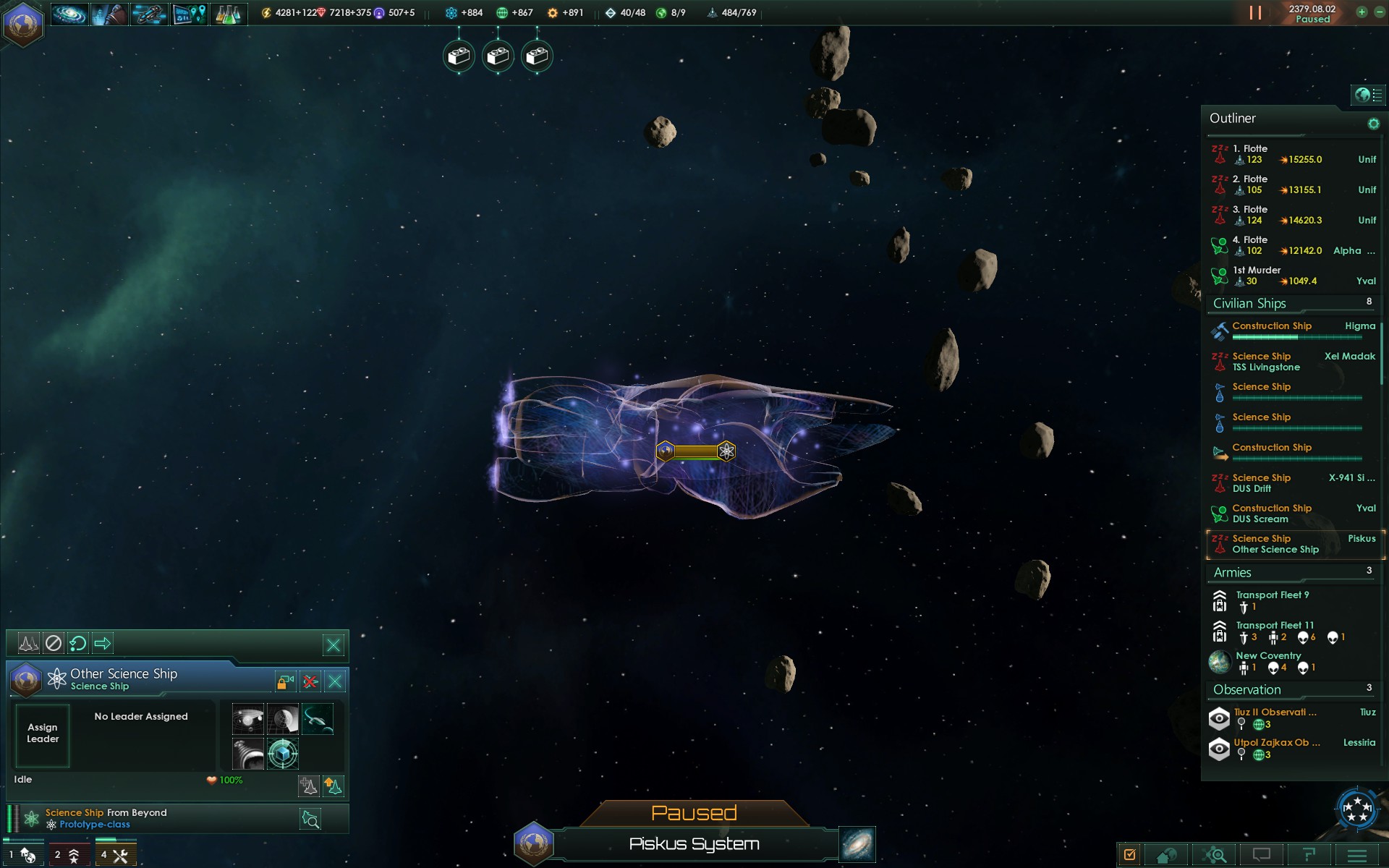Close the Other Science Ship panel

(x=335, y=681)
